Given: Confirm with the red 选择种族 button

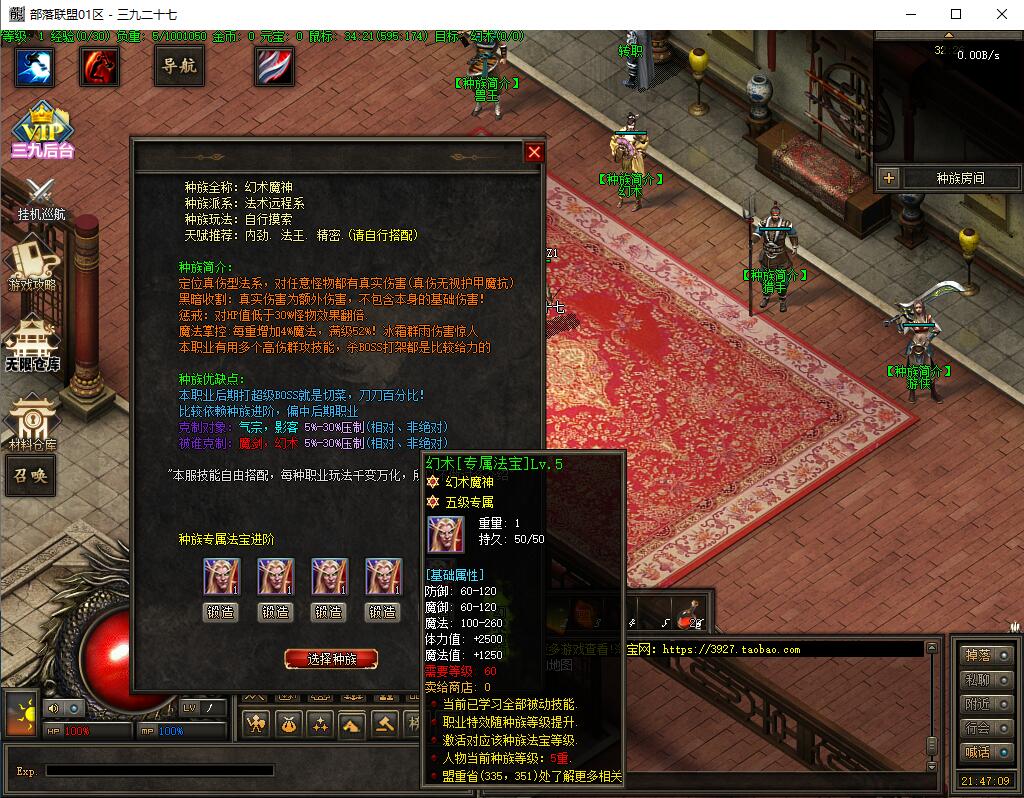Looking at the screenshot, I should 331,659.
